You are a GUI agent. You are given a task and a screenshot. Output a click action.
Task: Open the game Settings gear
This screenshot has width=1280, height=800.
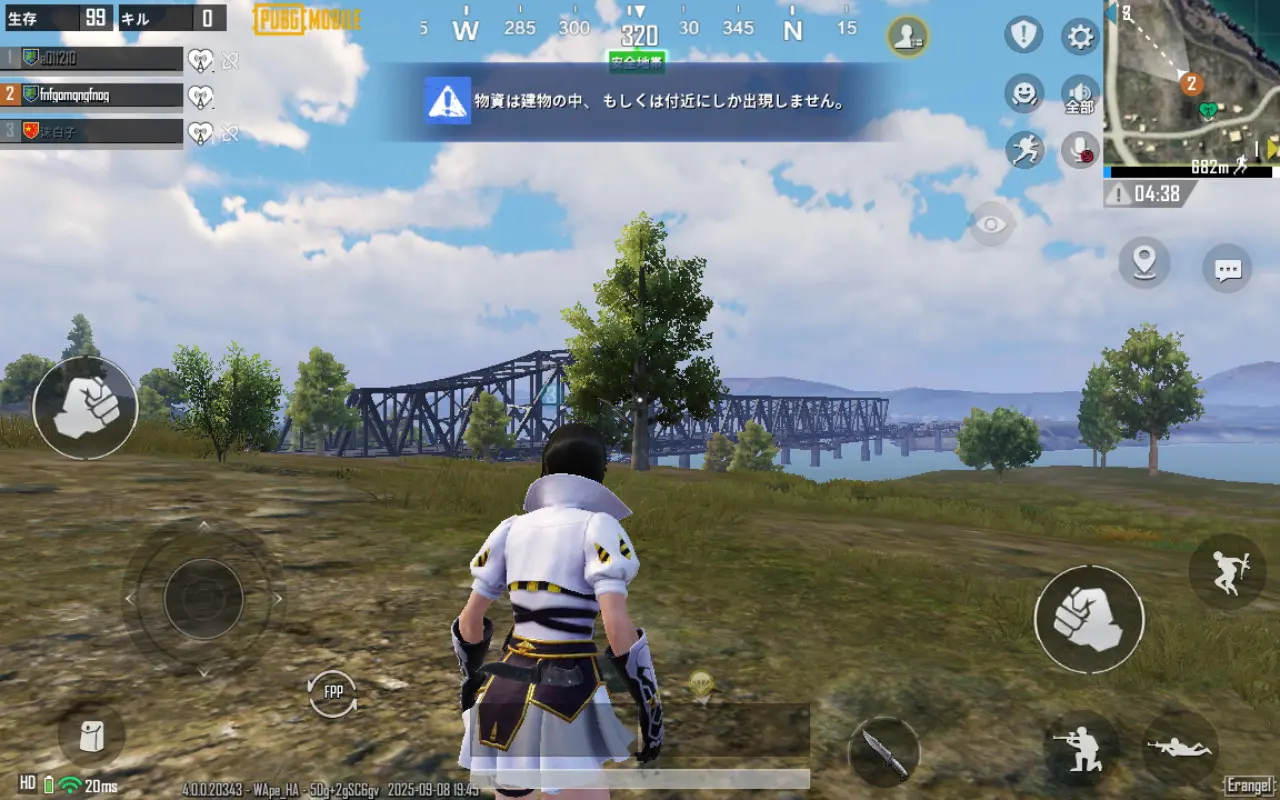click(x=1078, y=36)
